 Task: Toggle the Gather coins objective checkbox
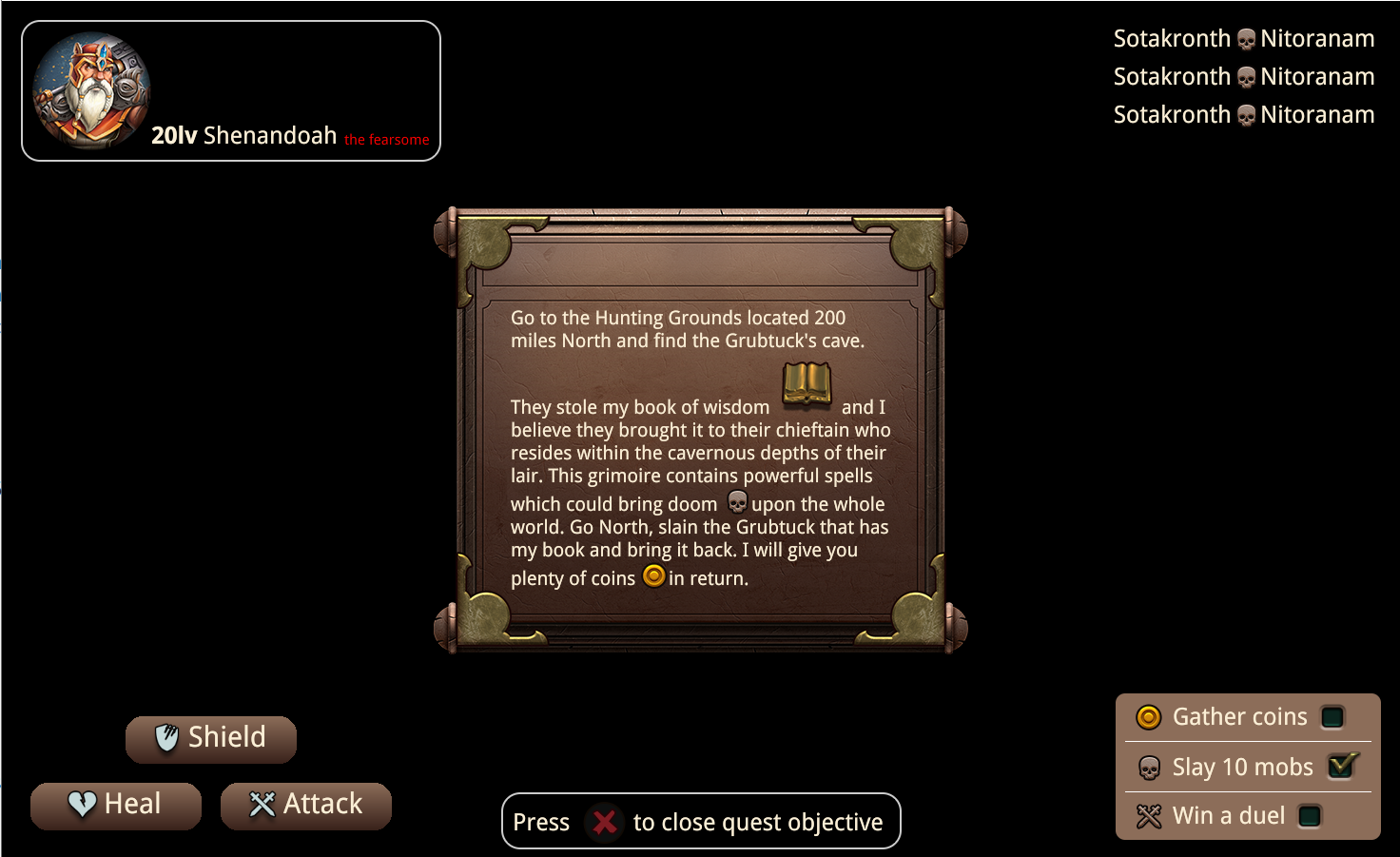tap(1332, 717)
